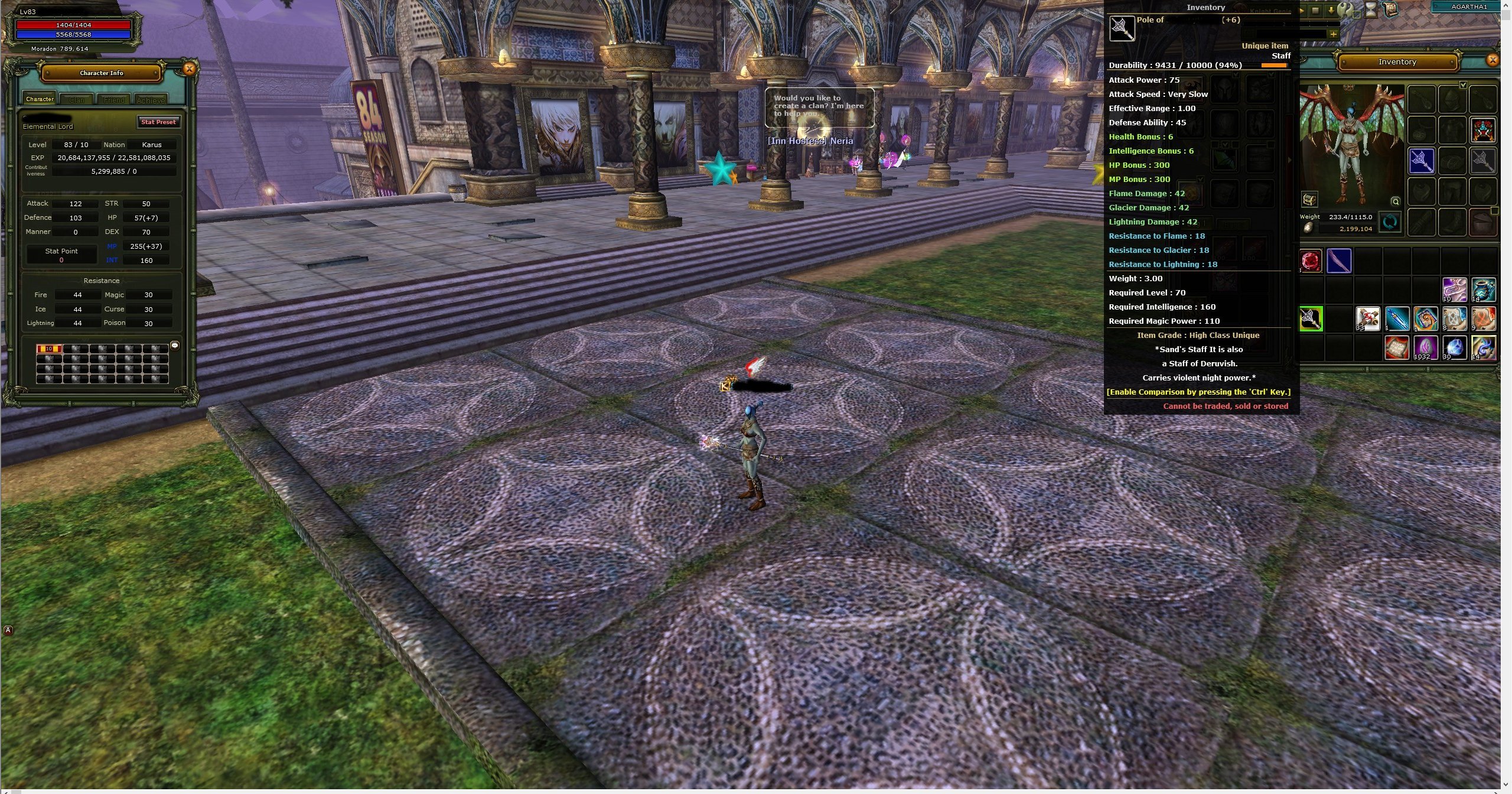Open the scroll icon beside the hourglass
This screenshot has height=794, width=1512.
pos(1392,9)
